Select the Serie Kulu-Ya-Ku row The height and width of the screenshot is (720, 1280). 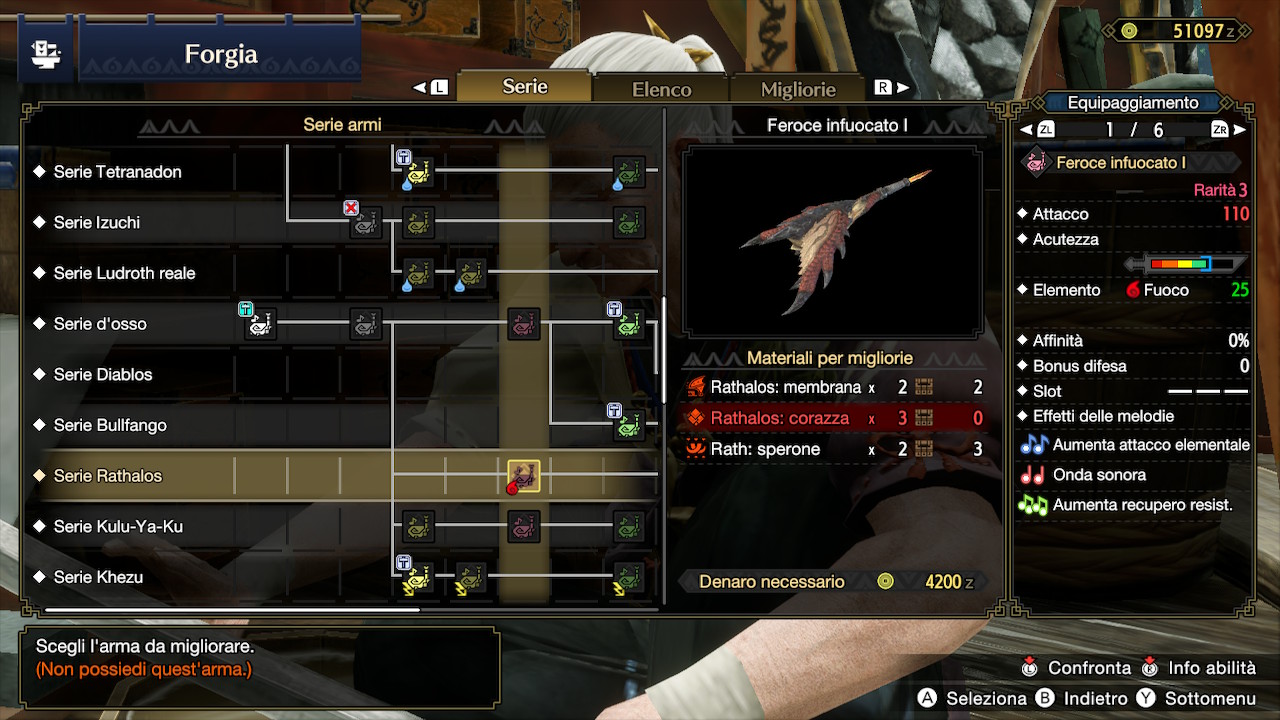point(118,527)
